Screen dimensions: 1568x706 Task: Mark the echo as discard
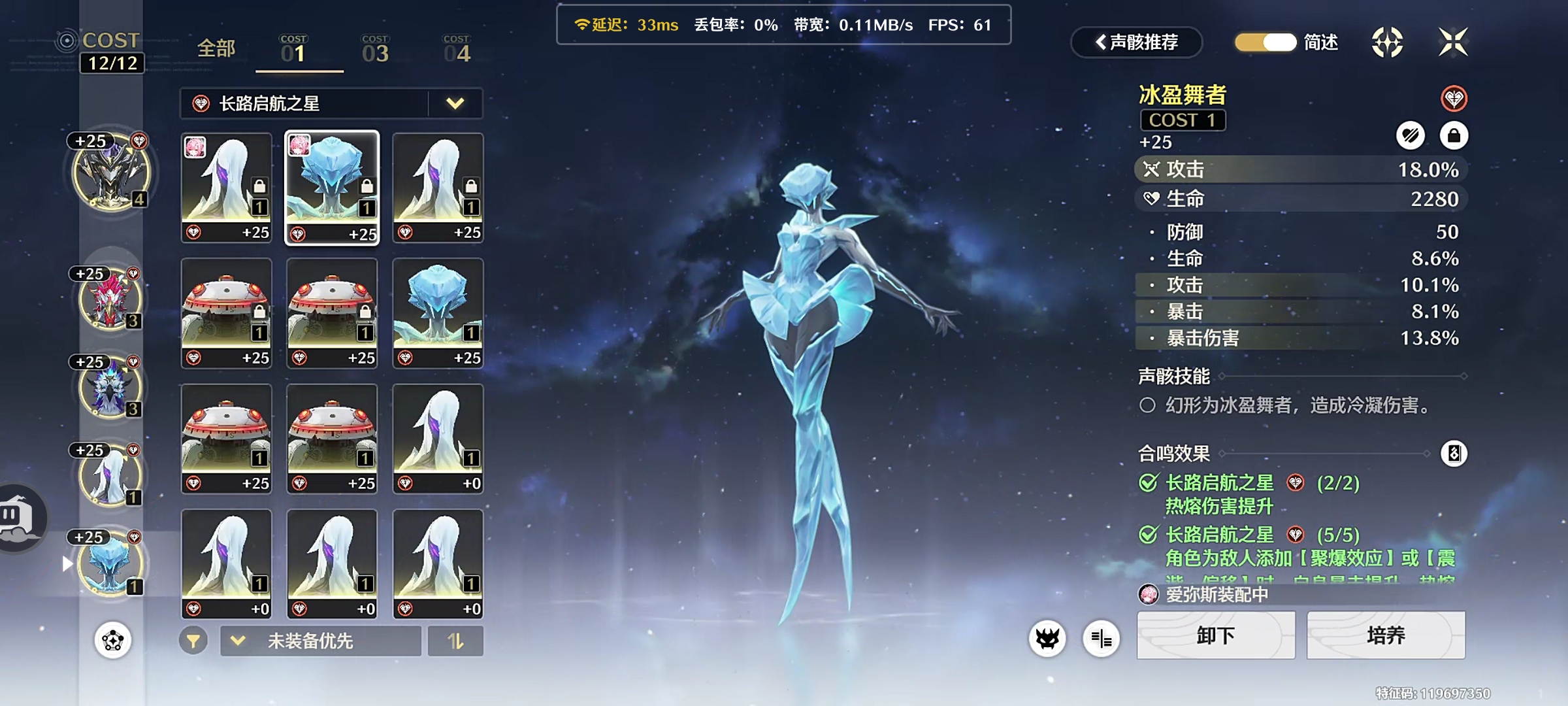click(1411, 135)
